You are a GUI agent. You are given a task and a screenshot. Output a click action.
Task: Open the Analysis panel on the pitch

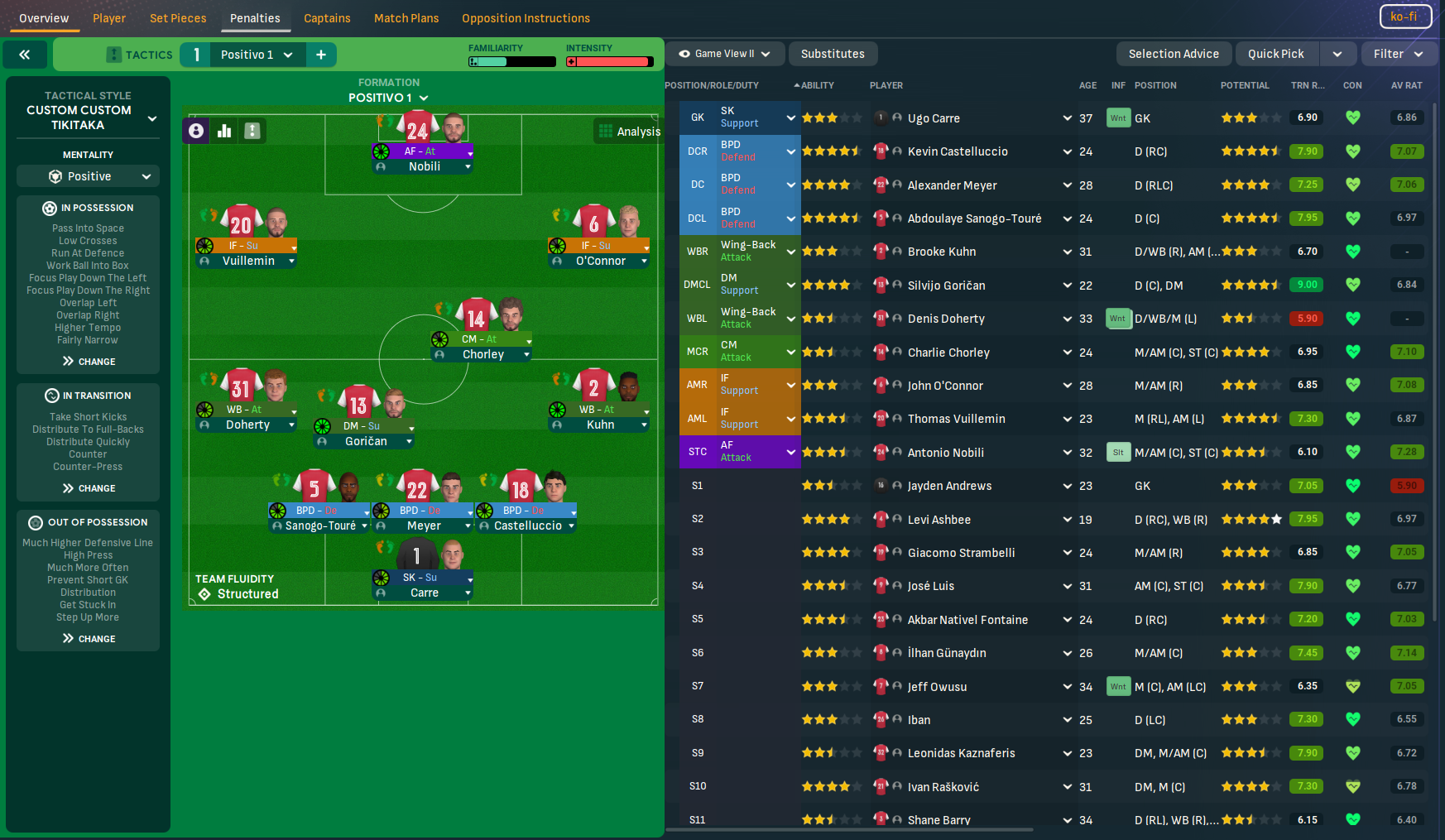click(628, 131)
